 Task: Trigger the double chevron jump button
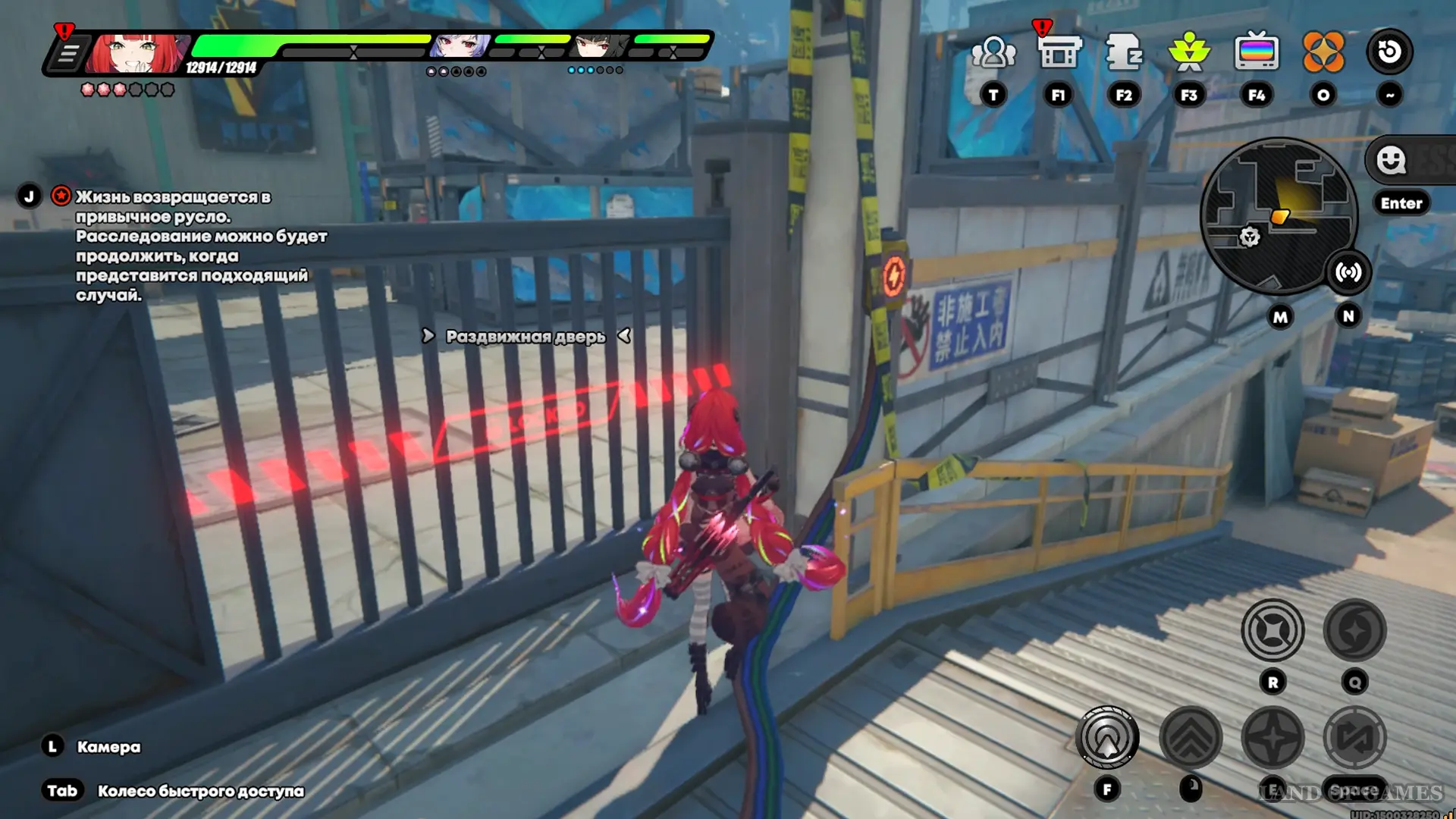1191,736
